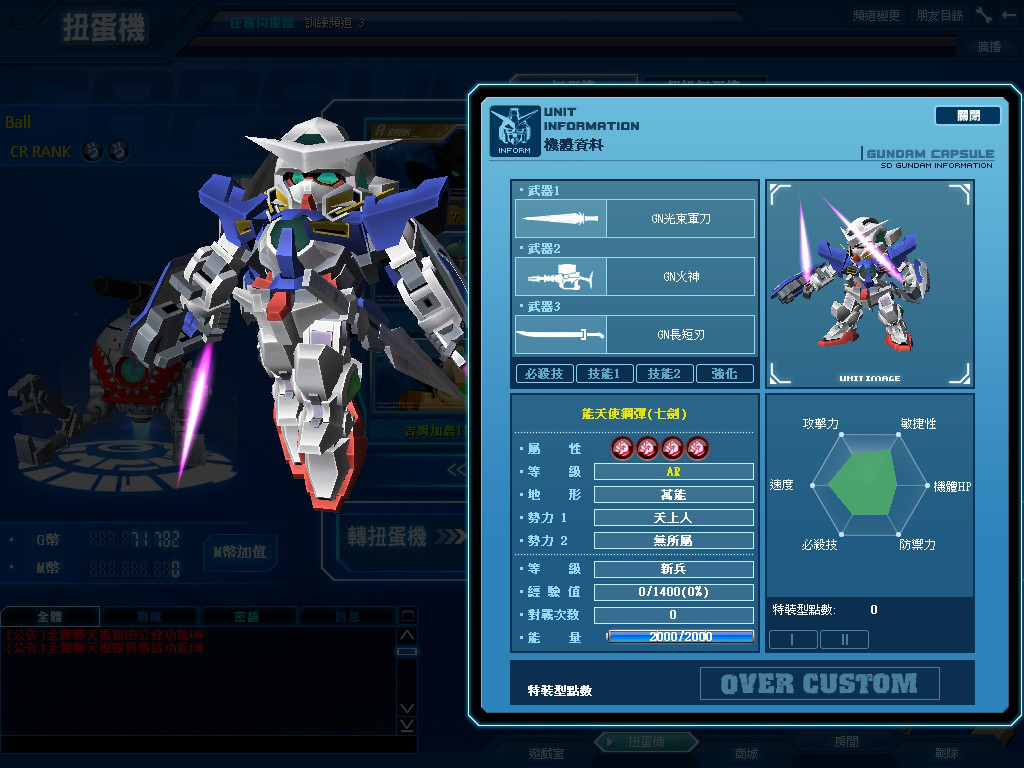Viewport: 1024px width, 768px height.
Task: Open the 強化 enhancement tab
Action: pyautogui.click(x=724, y=374)
